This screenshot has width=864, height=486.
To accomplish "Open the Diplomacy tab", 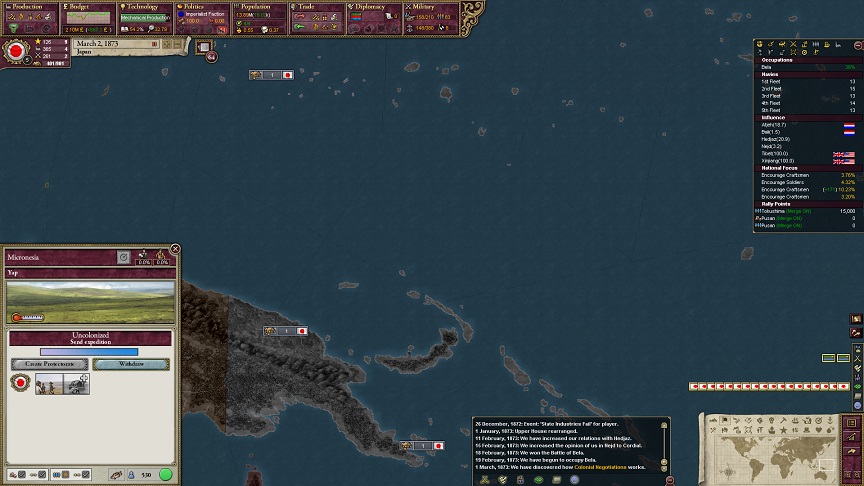I will point(374,7).
